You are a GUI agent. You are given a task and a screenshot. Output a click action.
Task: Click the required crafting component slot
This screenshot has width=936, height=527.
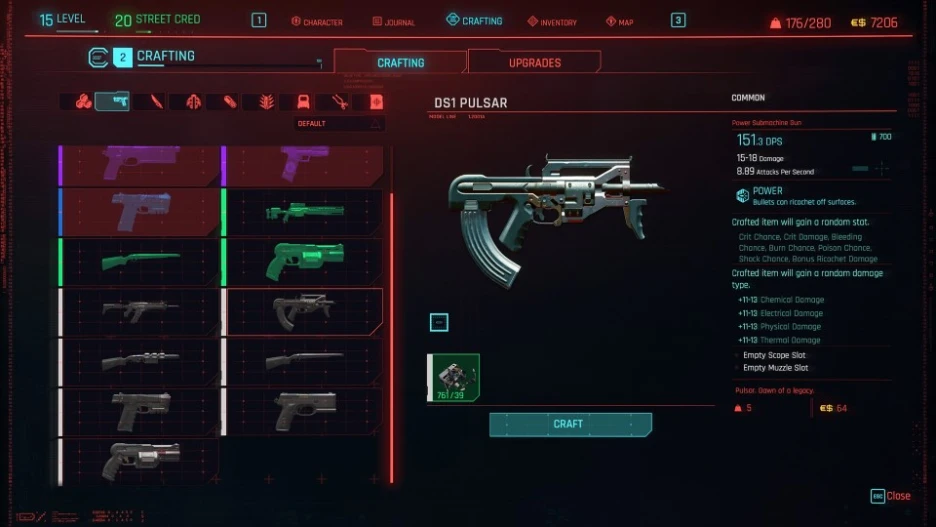454,378
